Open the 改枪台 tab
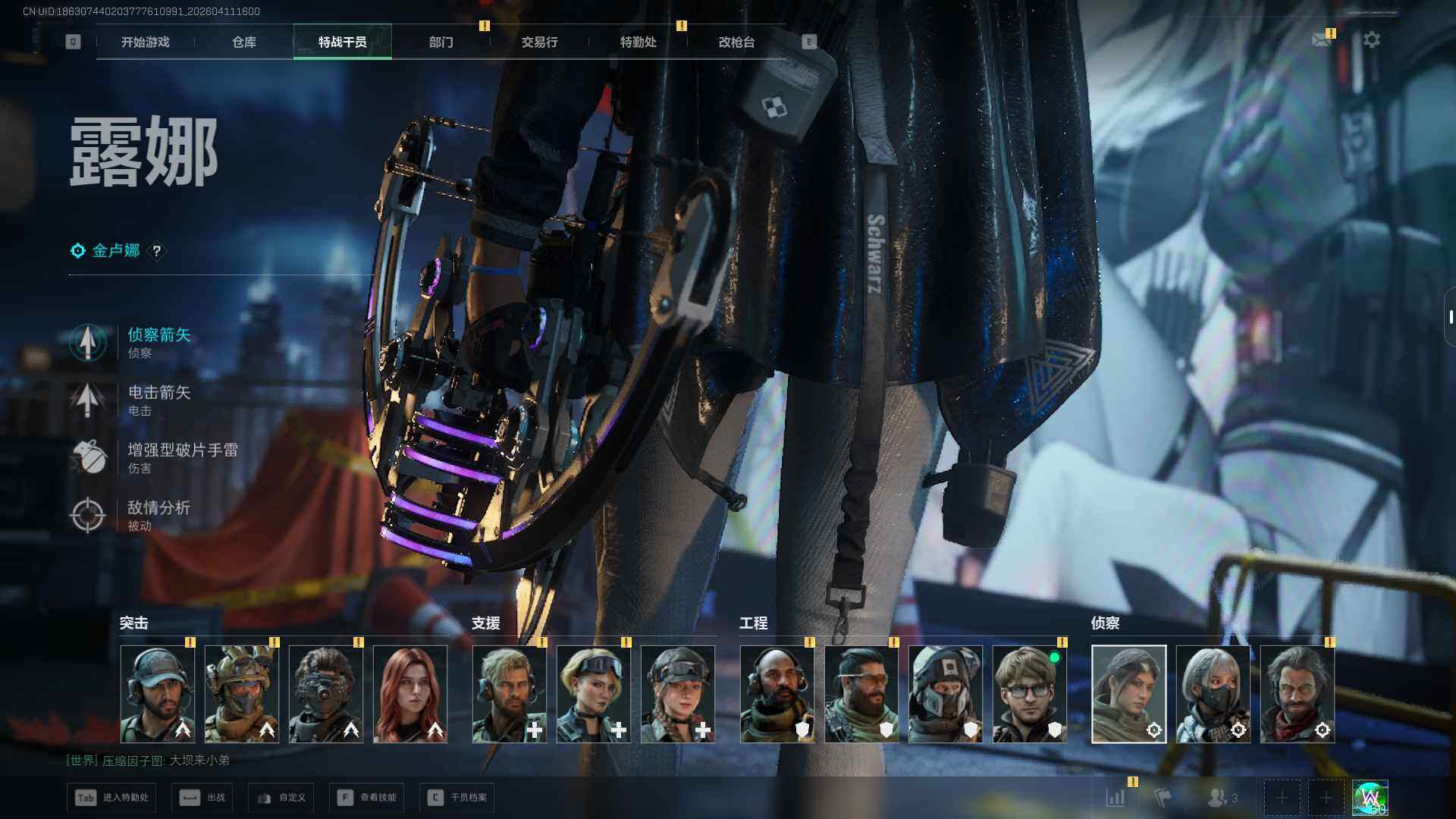 click(736, 42)
